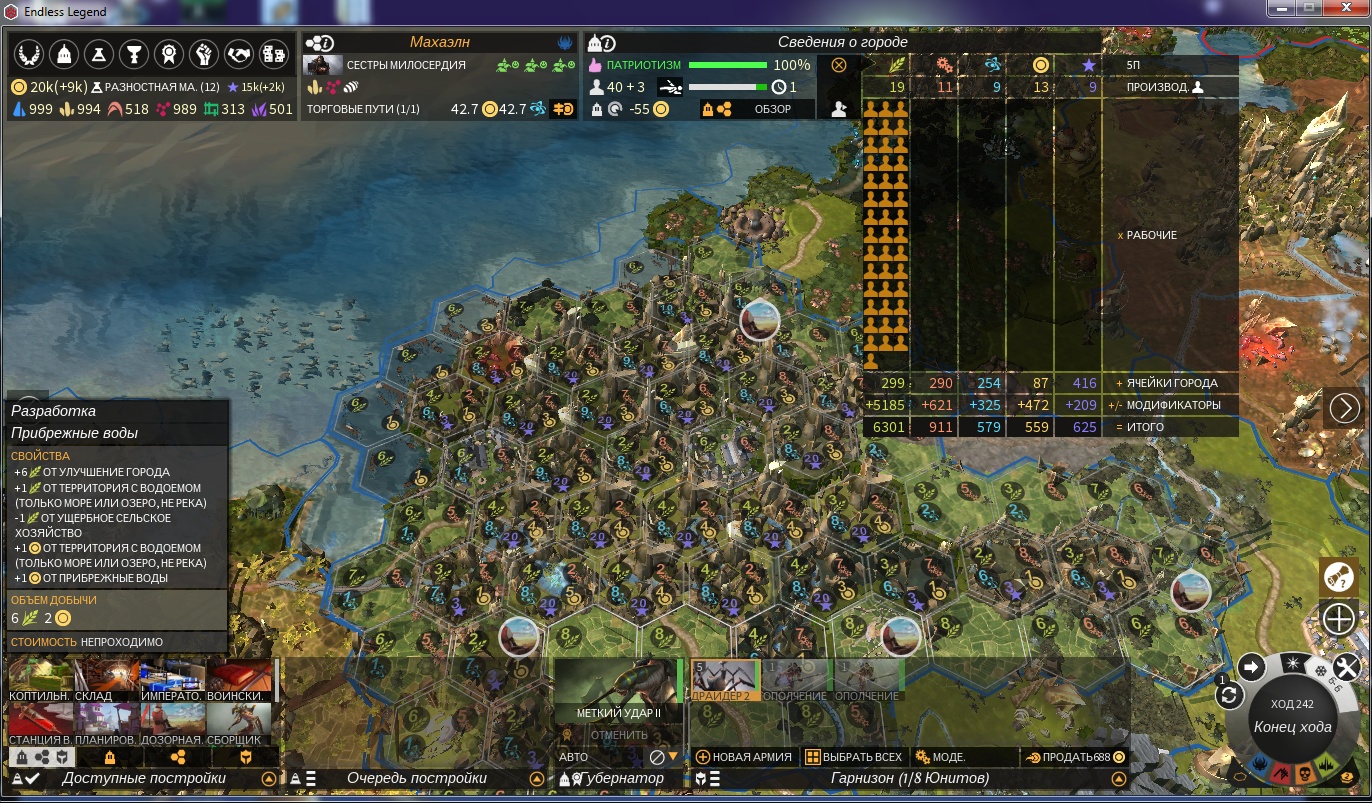
Task: Pick the Сборщик unit to build
Action: [x=239, y=724]
